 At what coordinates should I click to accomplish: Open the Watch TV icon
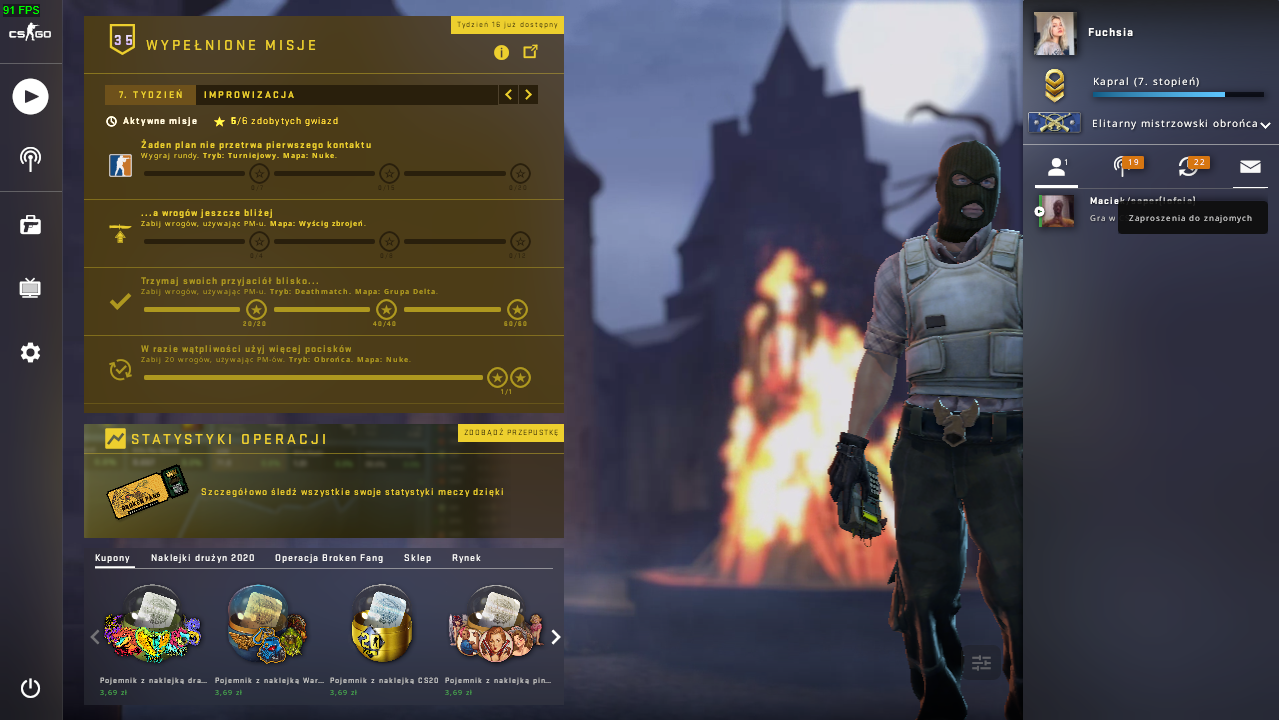30,289
